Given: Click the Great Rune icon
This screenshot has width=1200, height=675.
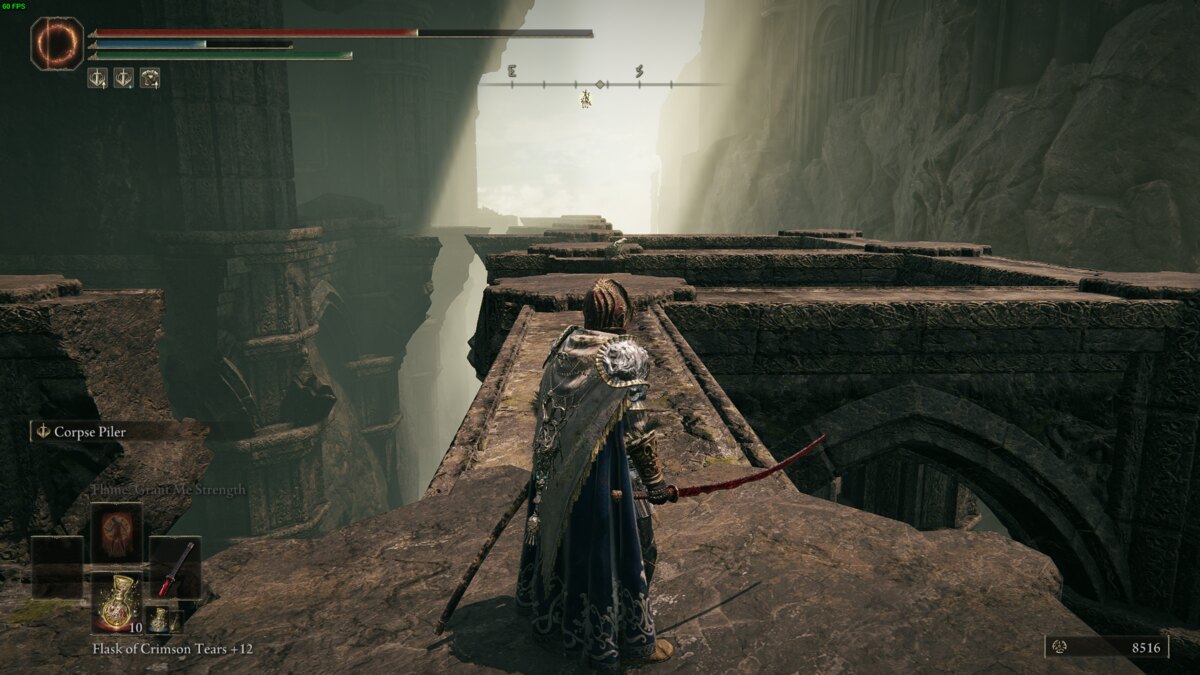Looking at the screenshot, I should [56, 44].
